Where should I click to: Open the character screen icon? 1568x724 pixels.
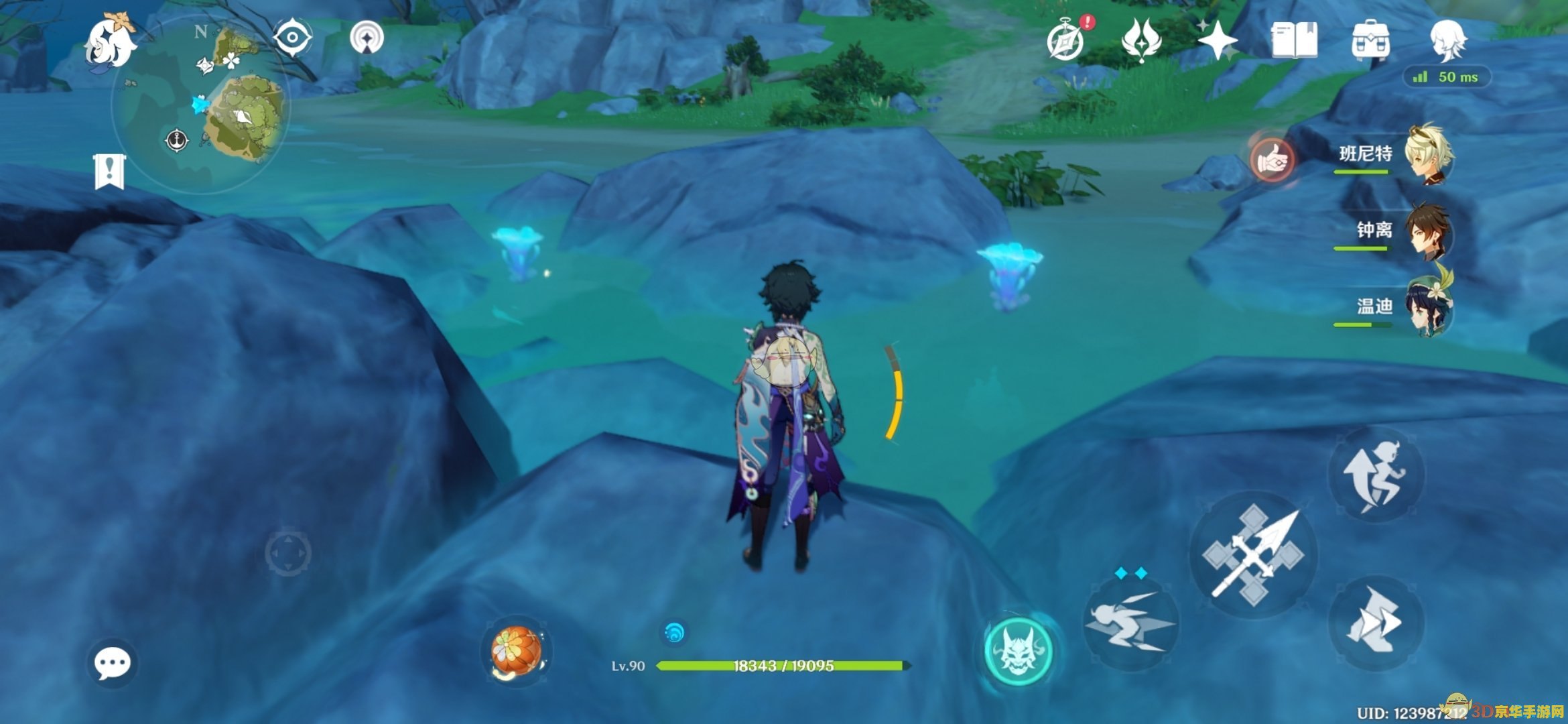click(1447, 39)
